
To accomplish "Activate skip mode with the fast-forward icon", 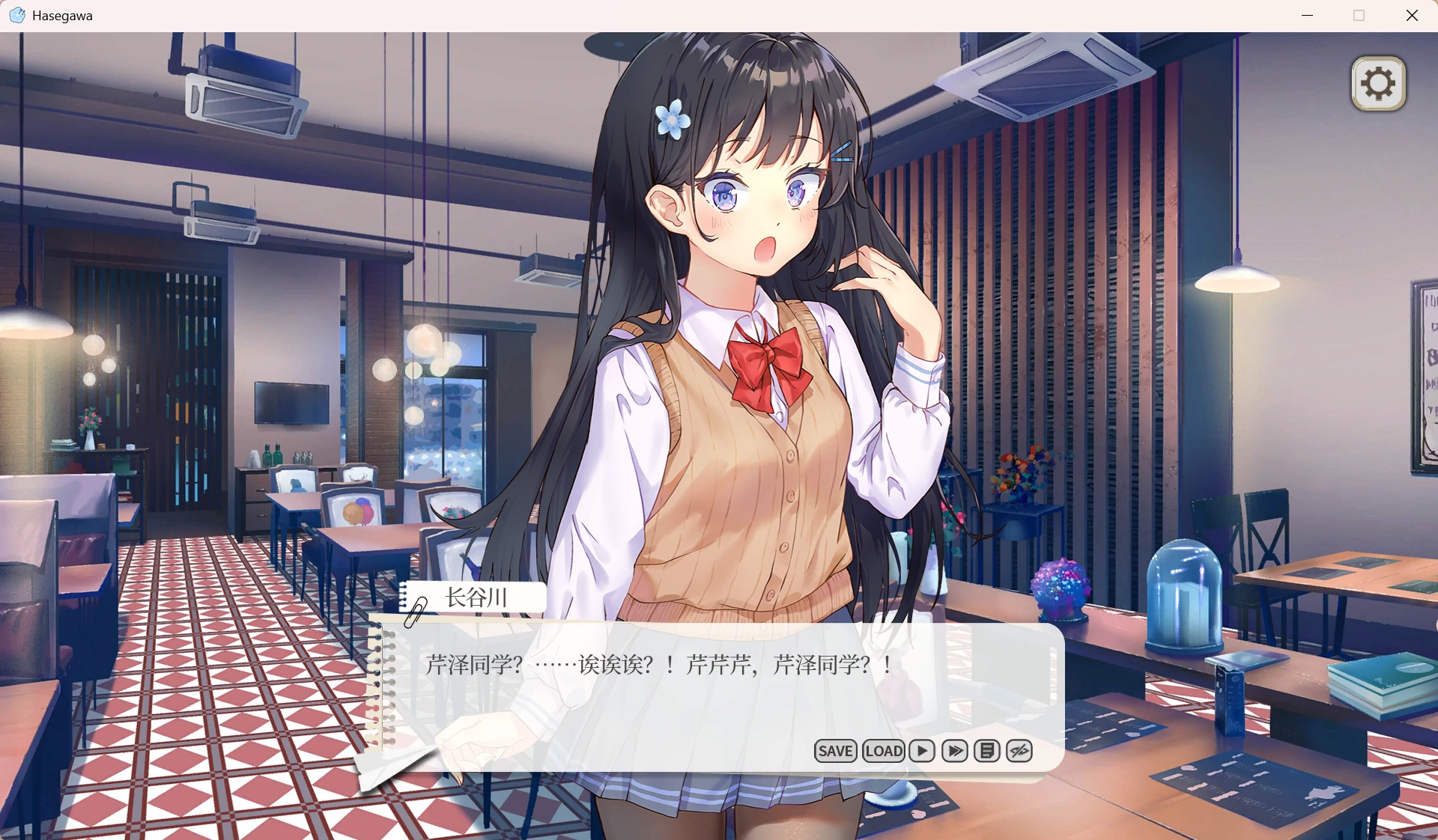I will click(x=954, y=751).
